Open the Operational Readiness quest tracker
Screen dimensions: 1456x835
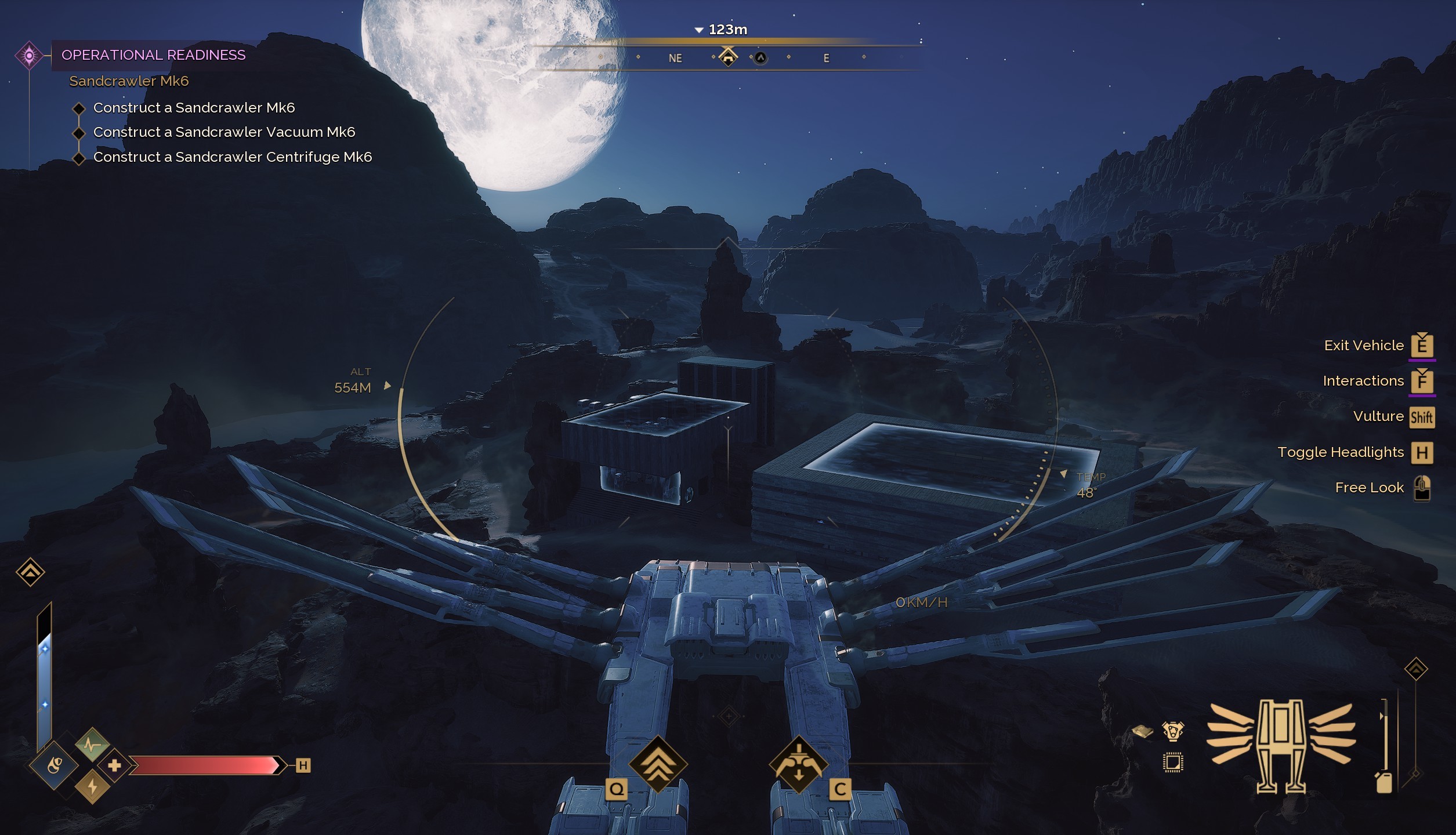(x=153, y=55)
